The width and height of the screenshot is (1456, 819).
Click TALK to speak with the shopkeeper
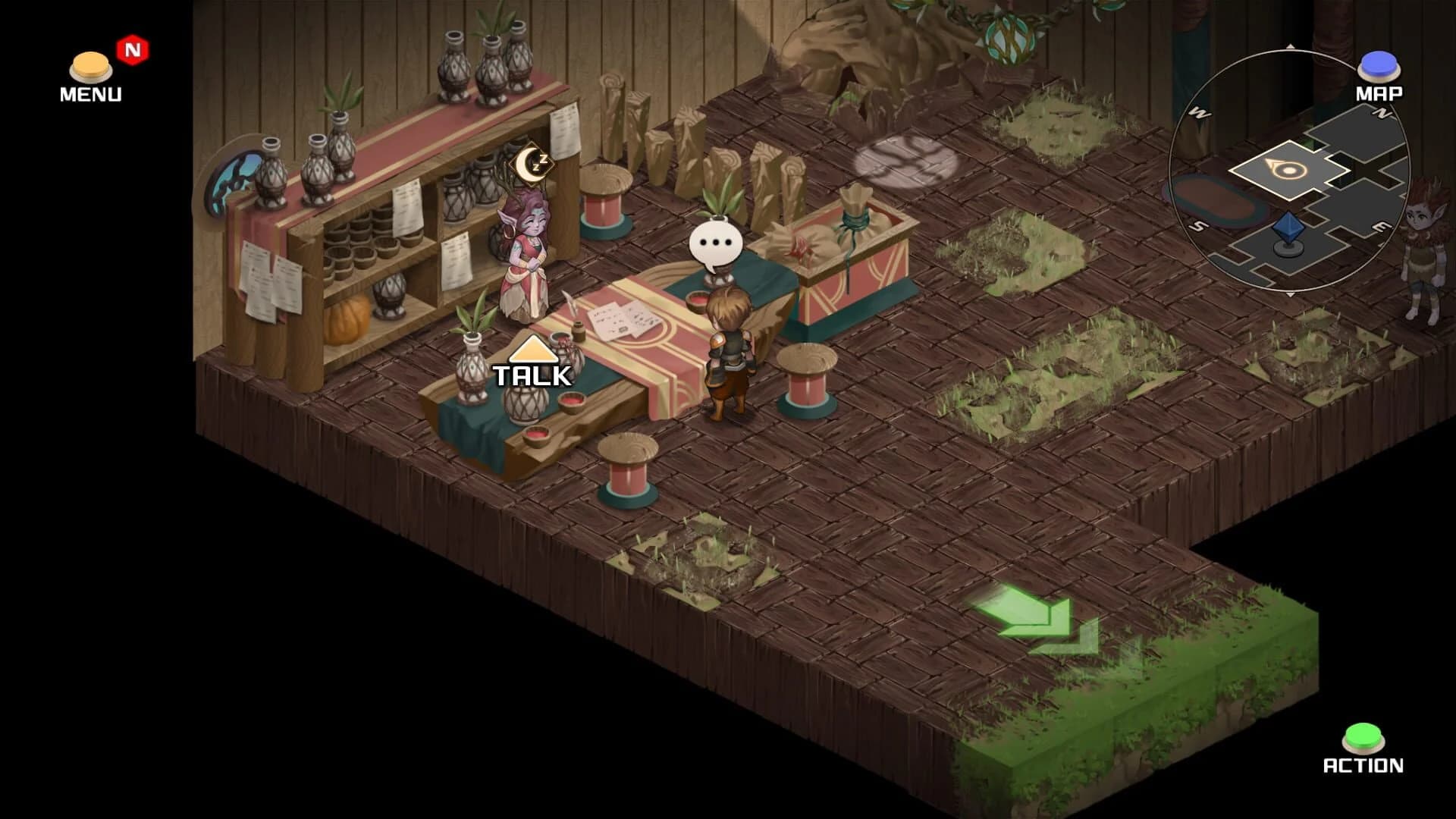pos(531,373)
